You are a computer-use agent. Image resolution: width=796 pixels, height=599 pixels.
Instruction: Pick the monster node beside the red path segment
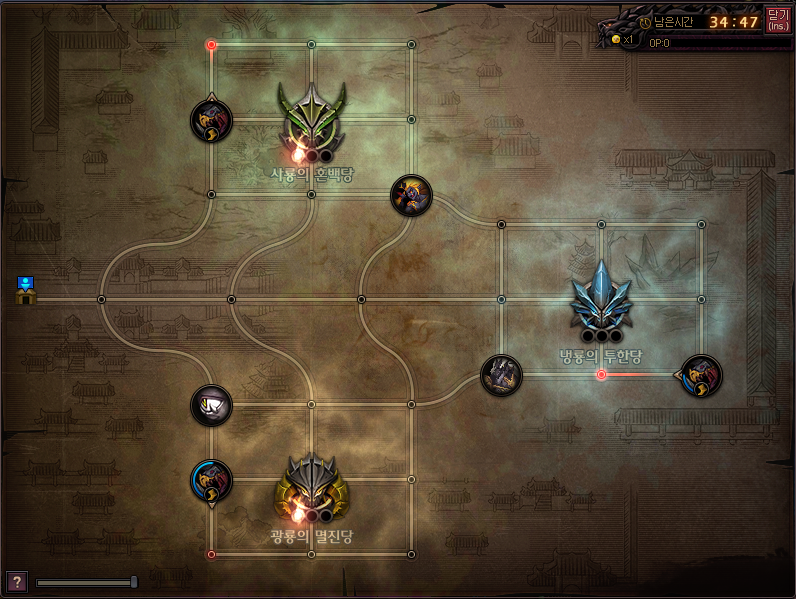[701, 375]
